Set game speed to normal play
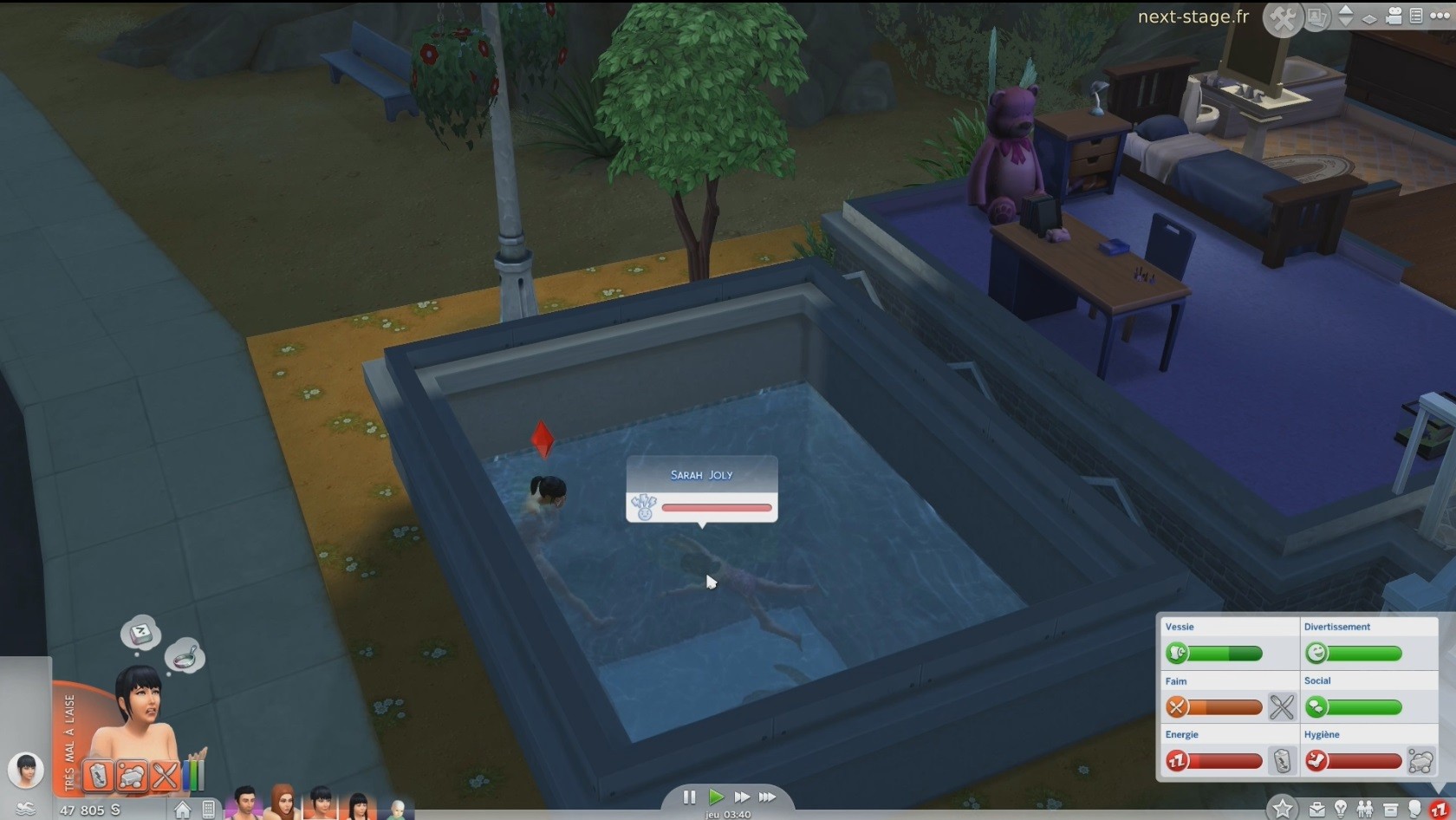The width and height of the screenshot is (1456, 820). click(716, 797)
